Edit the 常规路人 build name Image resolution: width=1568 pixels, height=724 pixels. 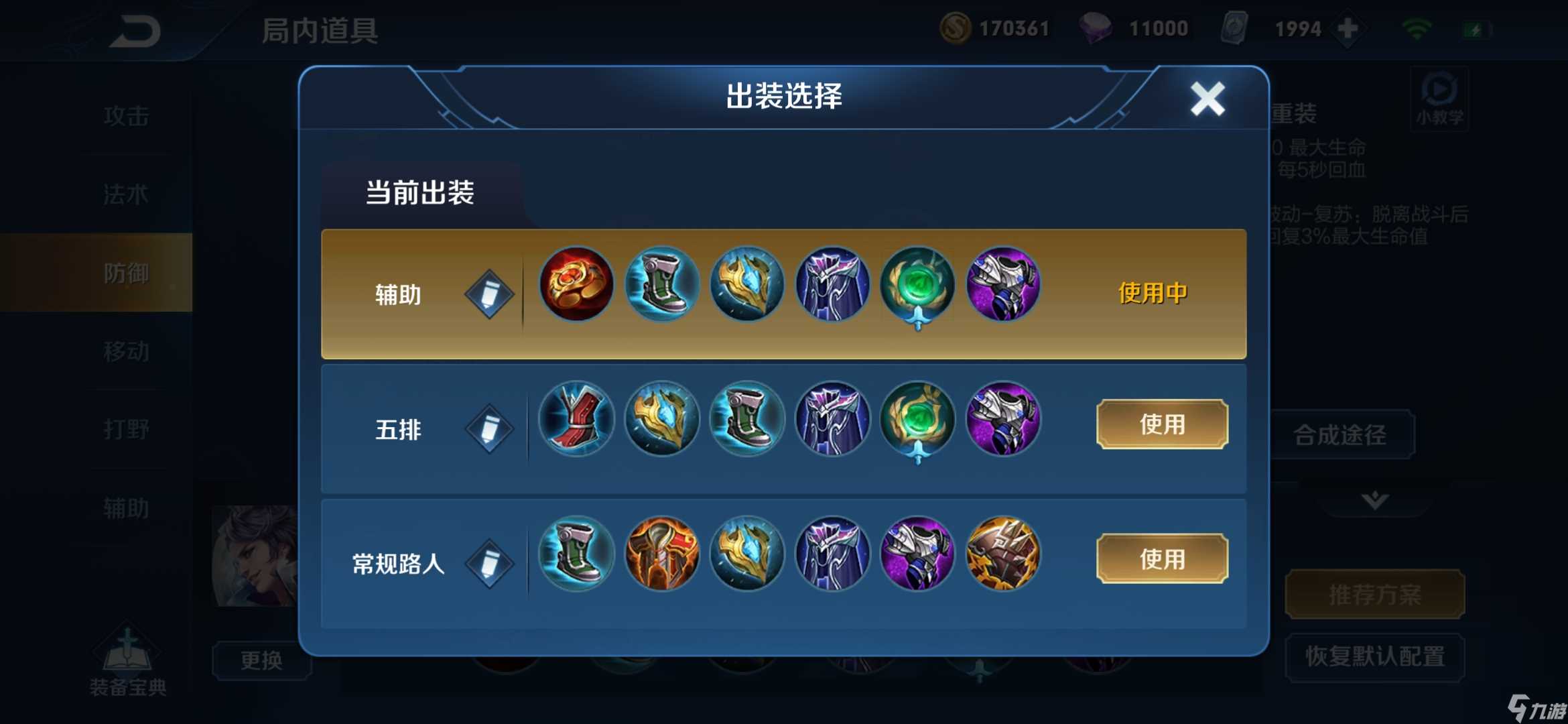[x=489, y=564]
